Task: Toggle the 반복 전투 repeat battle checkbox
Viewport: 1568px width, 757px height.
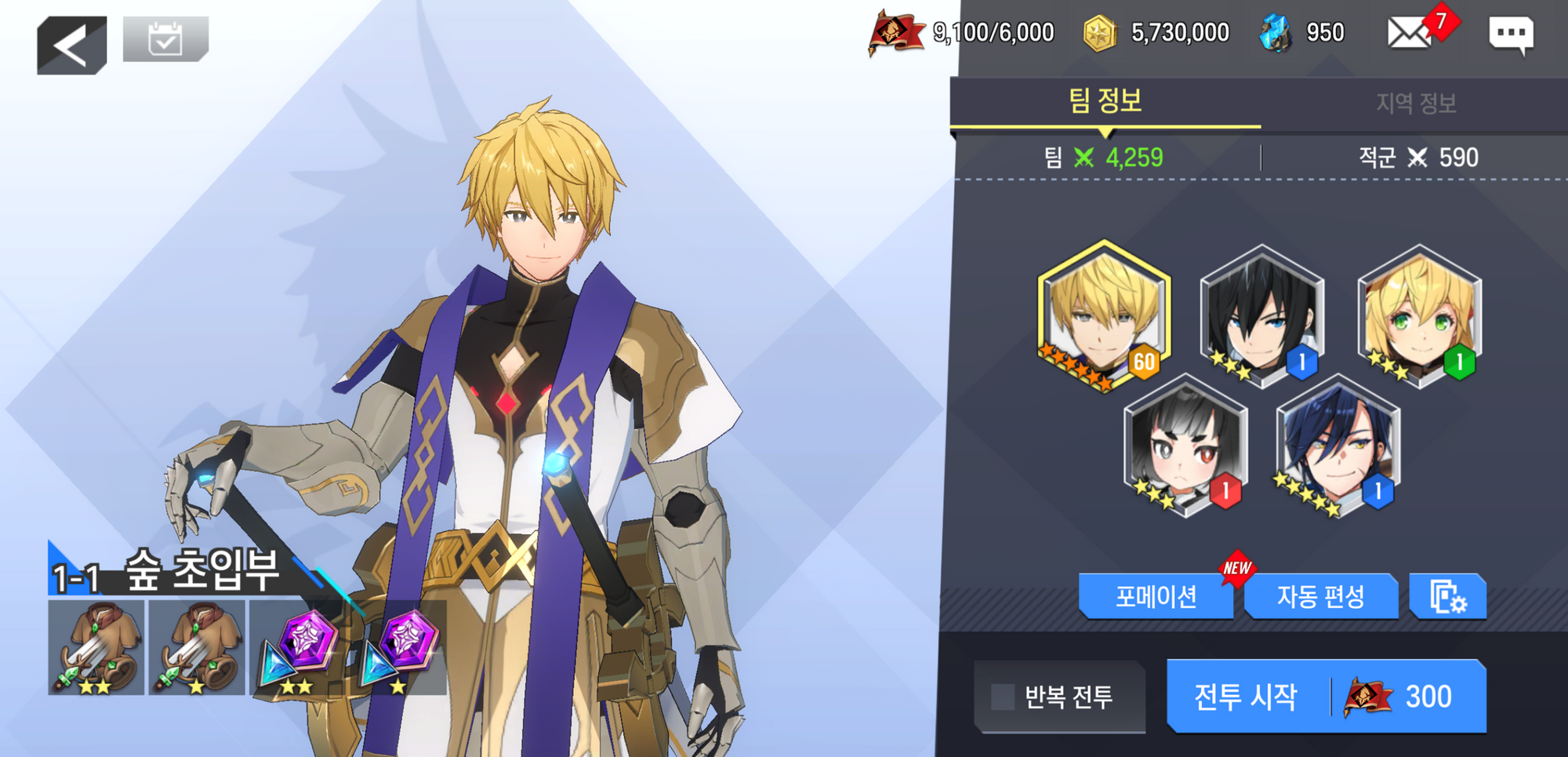Action: tap(1003, 697)
